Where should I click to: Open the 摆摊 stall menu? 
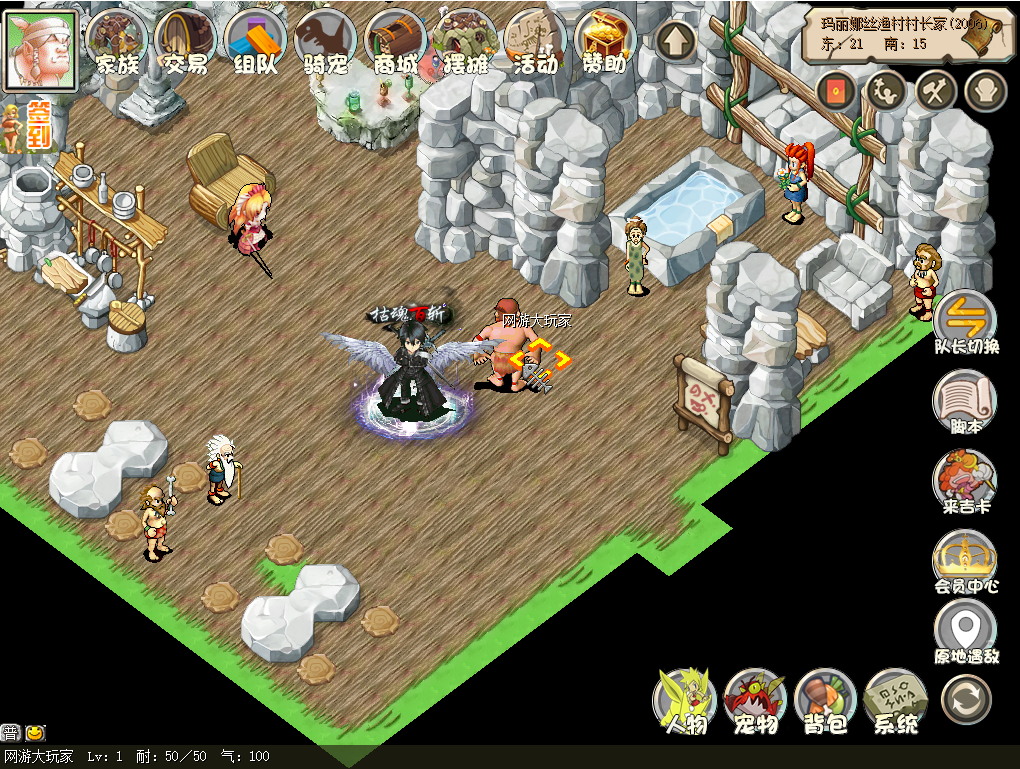click(465, 42)
